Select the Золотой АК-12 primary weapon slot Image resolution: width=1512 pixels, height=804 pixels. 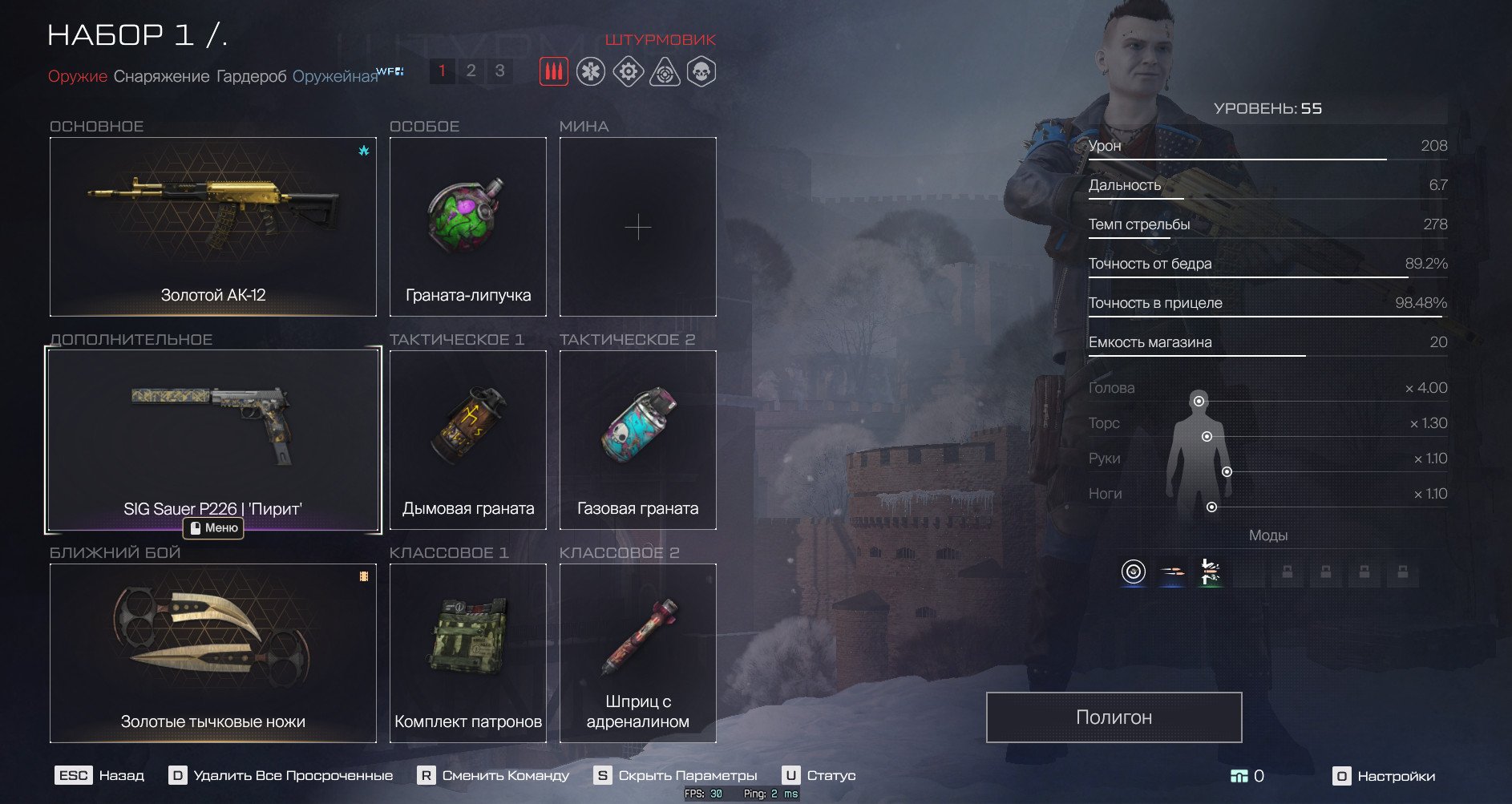coord(213,227)
